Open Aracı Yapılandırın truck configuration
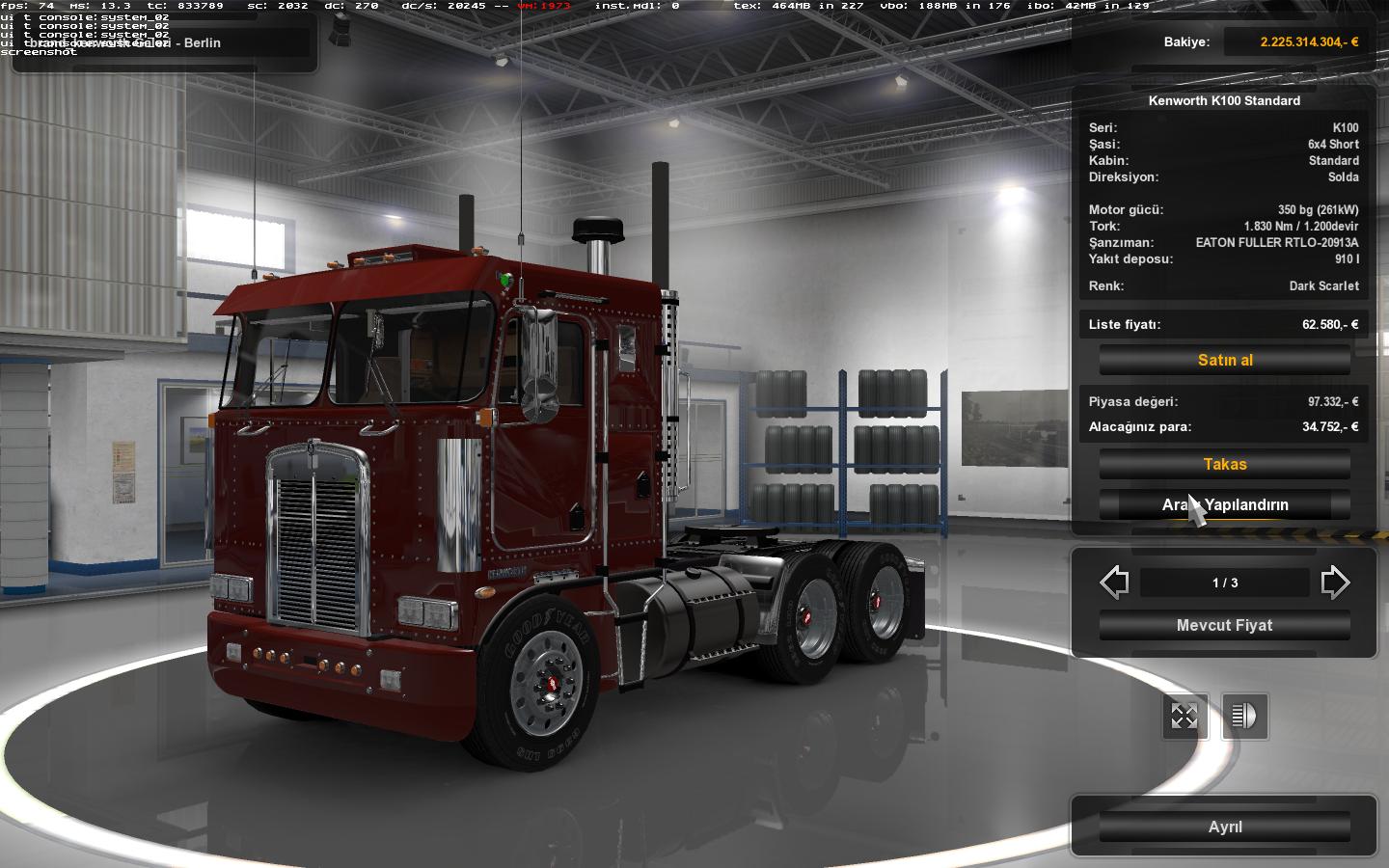The width and height of the screenshot is (1389, 868). click(x=1225, y=504)
